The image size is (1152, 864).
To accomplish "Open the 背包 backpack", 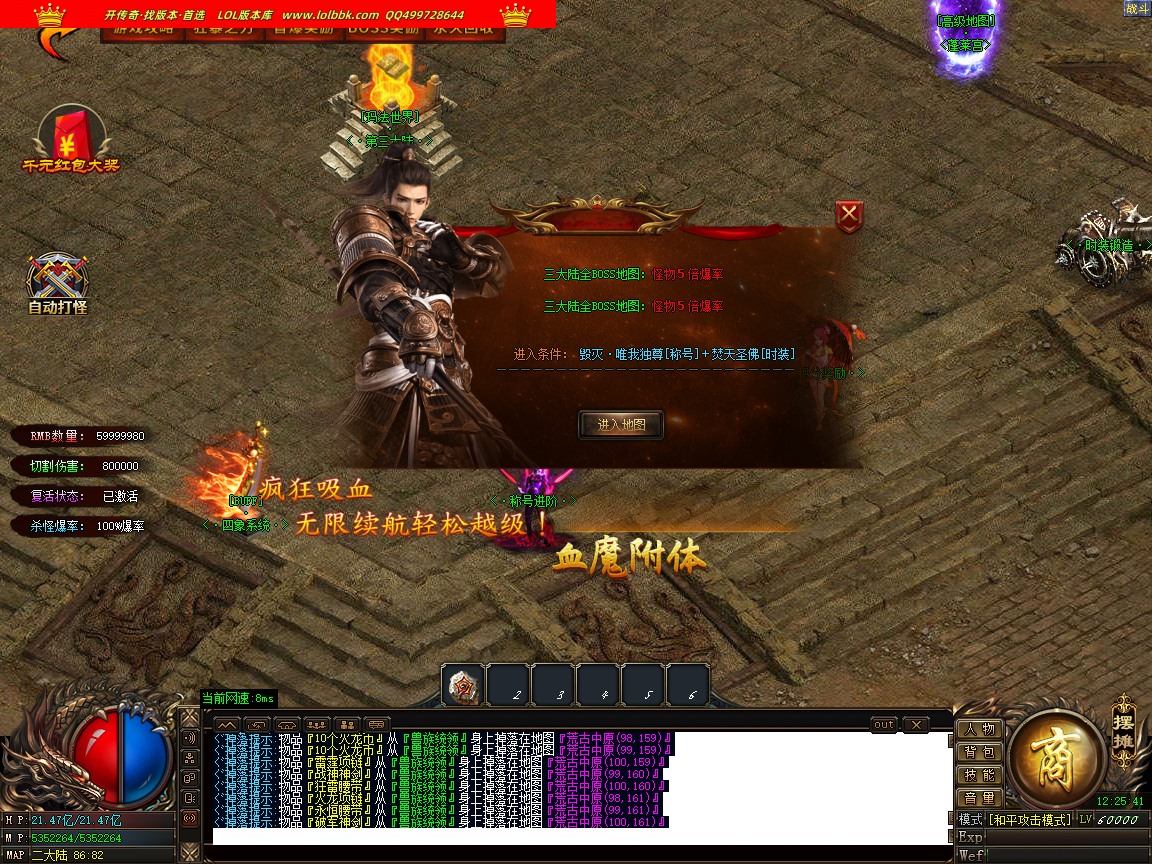I will click(980, 753).
